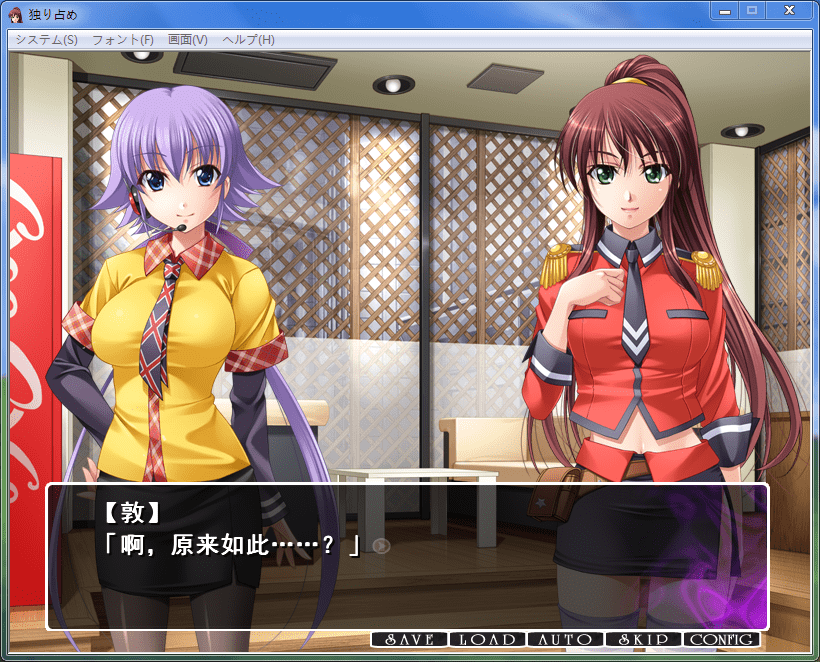Close the game window
This screenshot has width=820, height=662.
click(789, 11)
